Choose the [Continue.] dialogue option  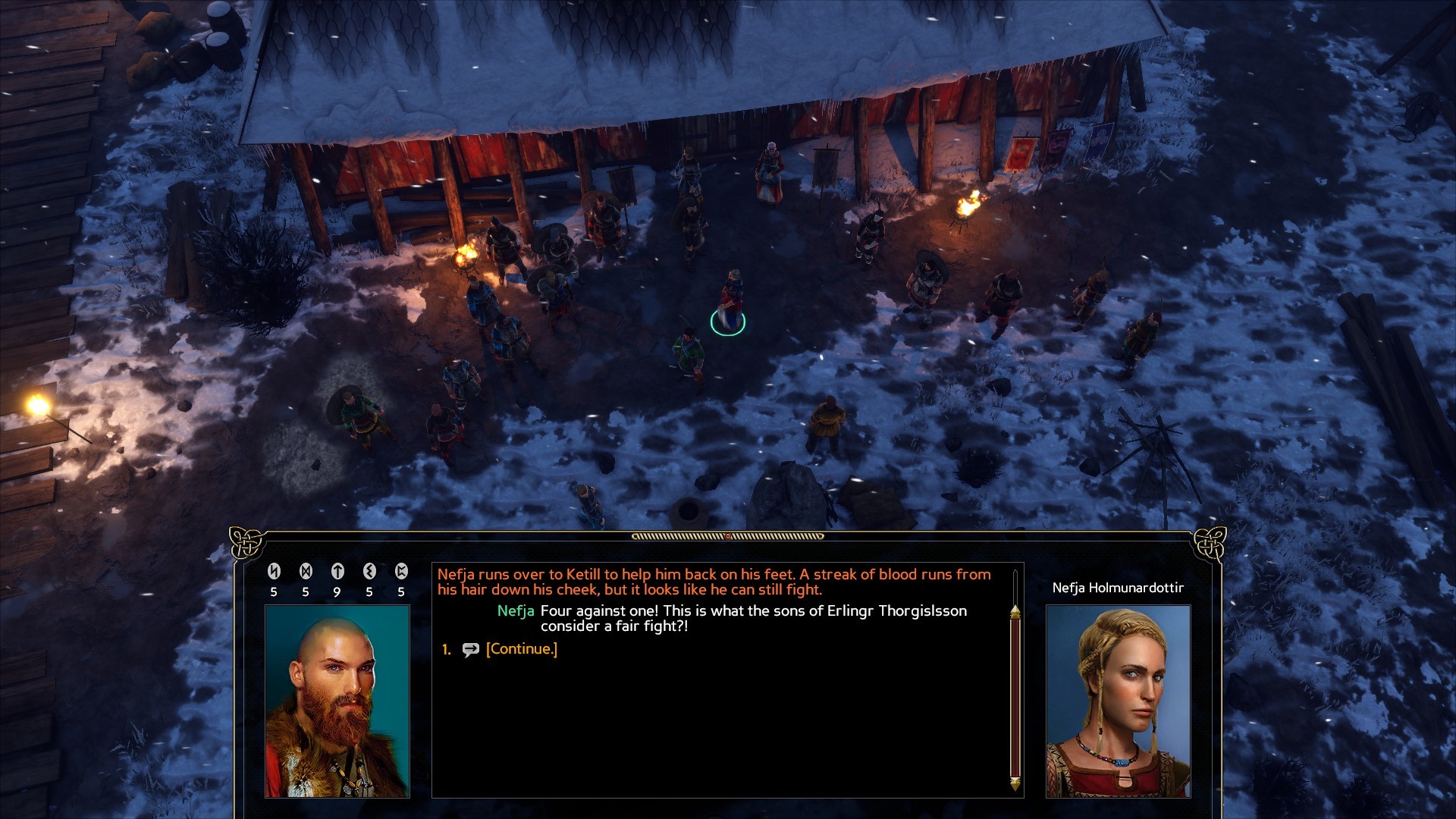[521, 649]
